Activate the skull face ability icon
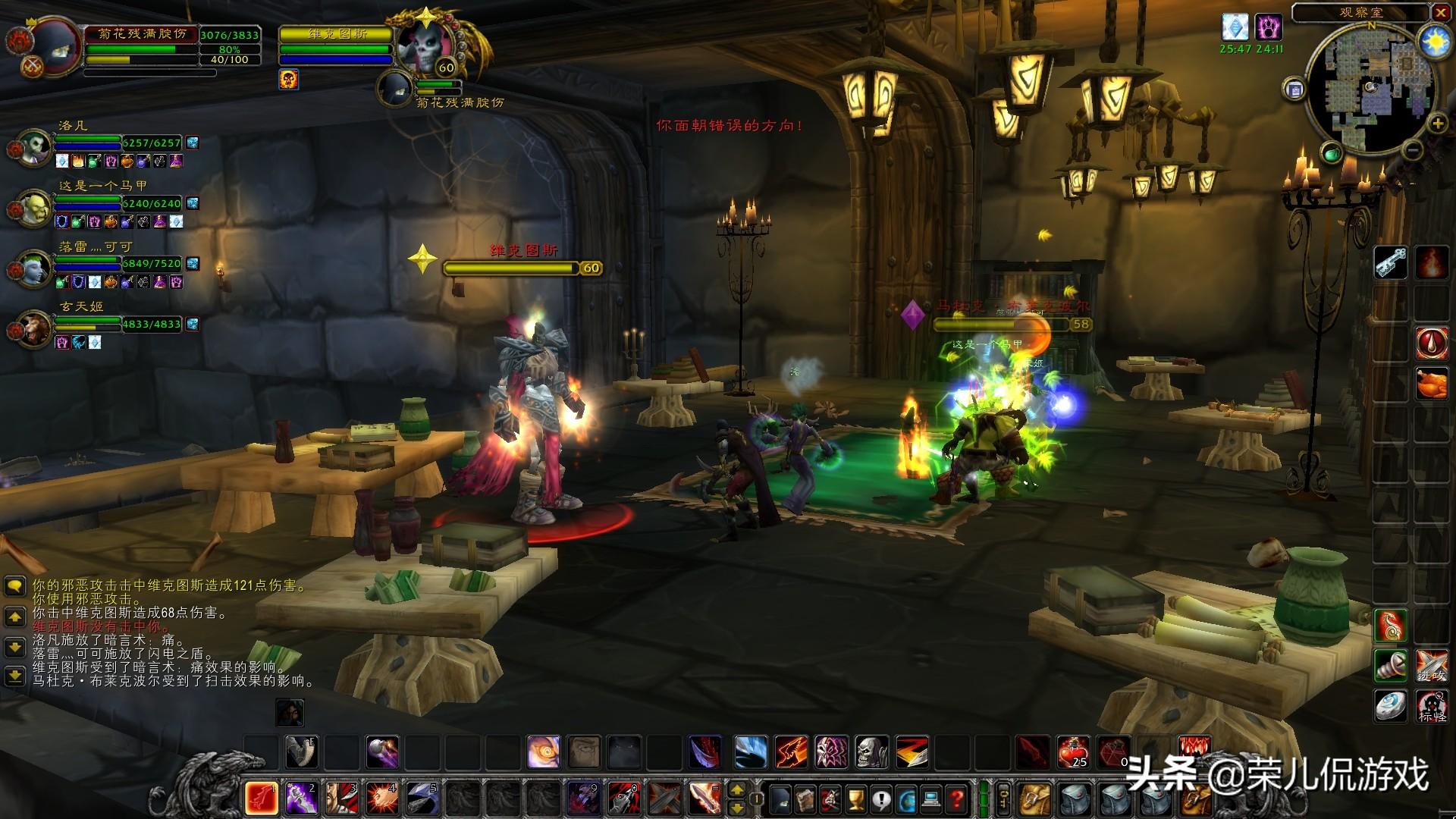Image resolution: width=1456 pixels, height=819 pixels. coord(871,752)
